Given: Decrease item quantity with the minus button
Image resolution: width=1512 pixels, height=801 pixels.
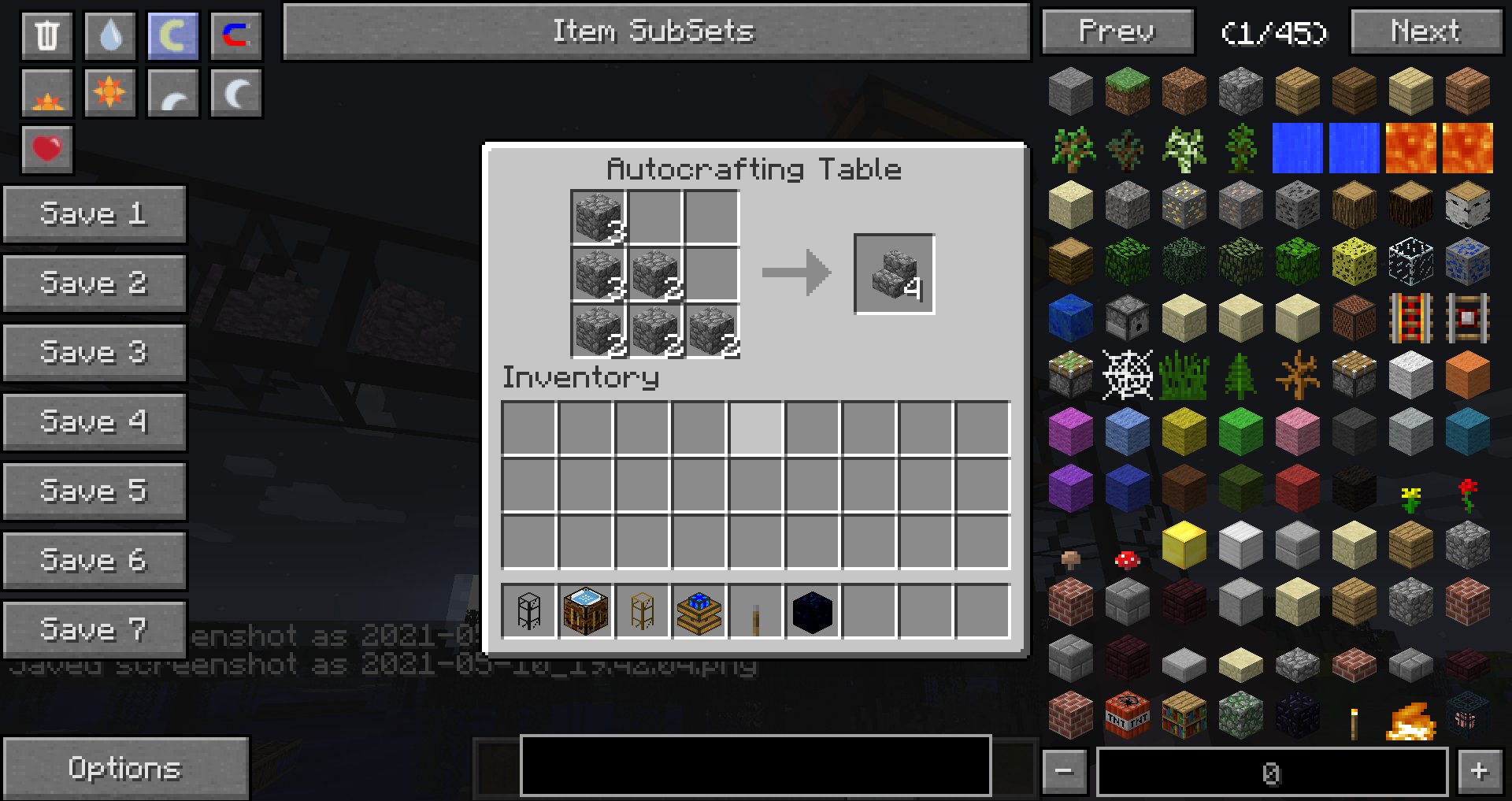Looking at the screenshot, I should pyautogui.click(x=1064, y=771).
